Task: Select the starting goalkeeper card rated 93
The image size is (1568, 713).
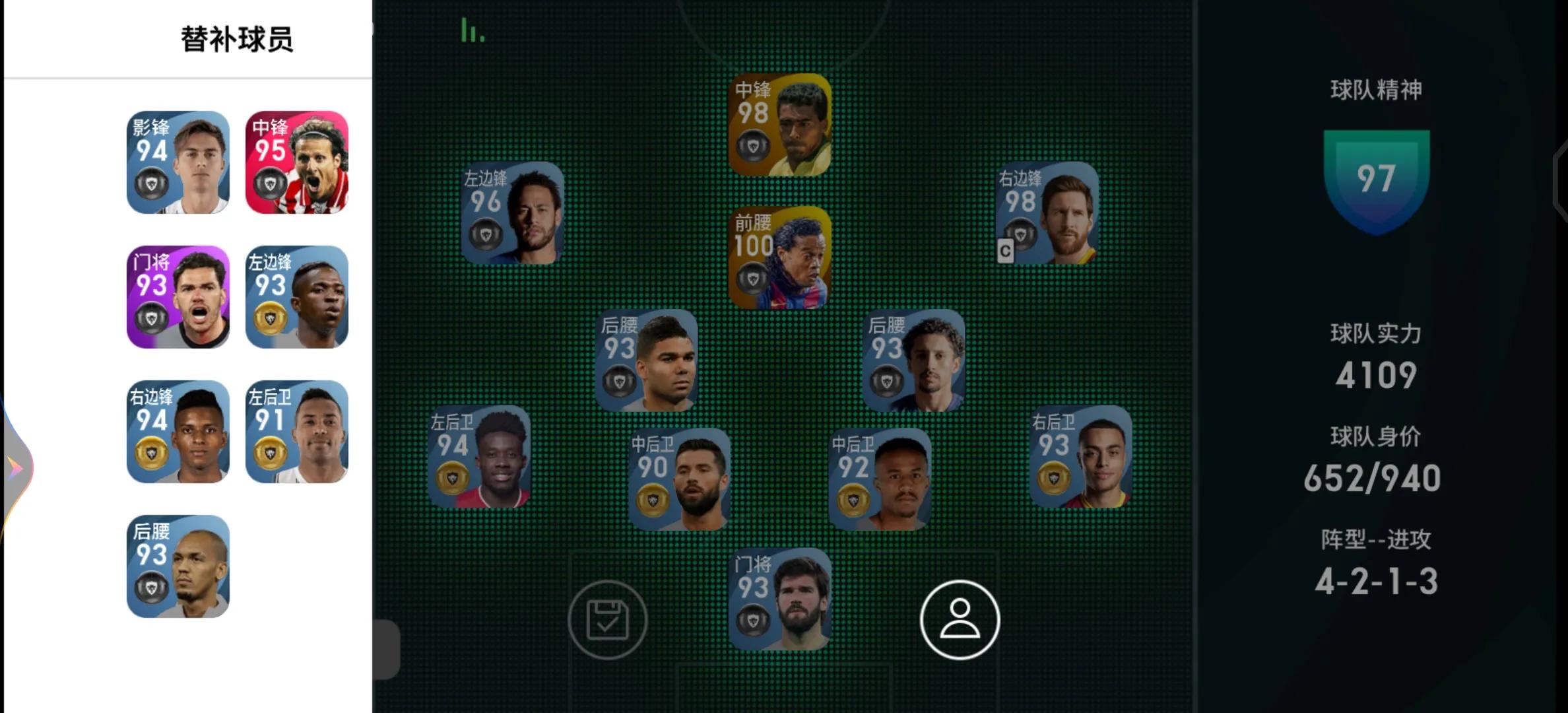Action: (x=779, y=599)
